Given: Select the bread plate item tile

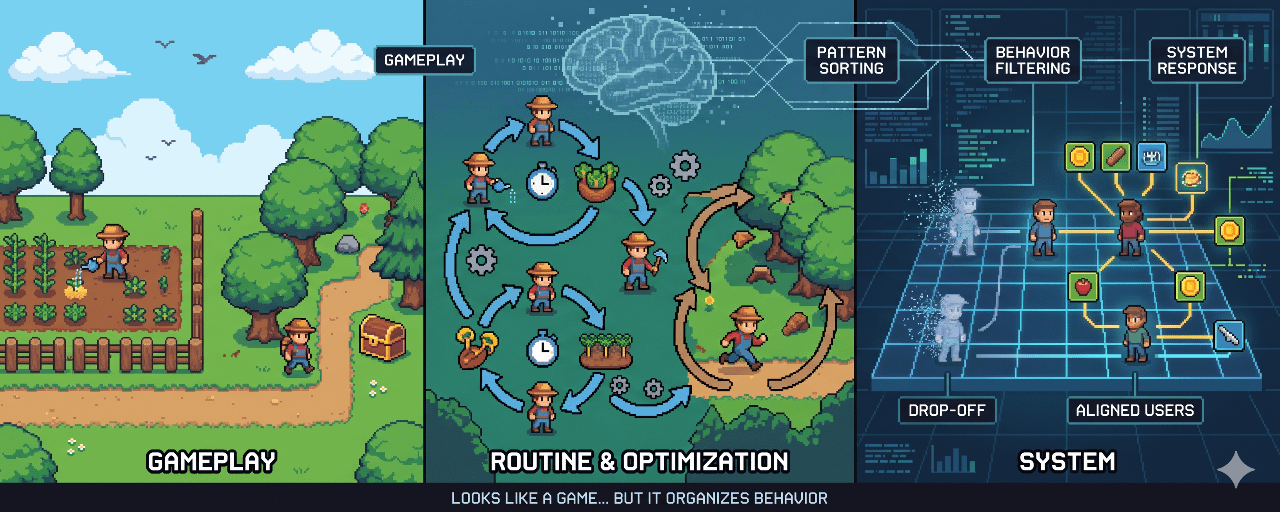Looking at the screenshot, I should tap(1190, 177).
